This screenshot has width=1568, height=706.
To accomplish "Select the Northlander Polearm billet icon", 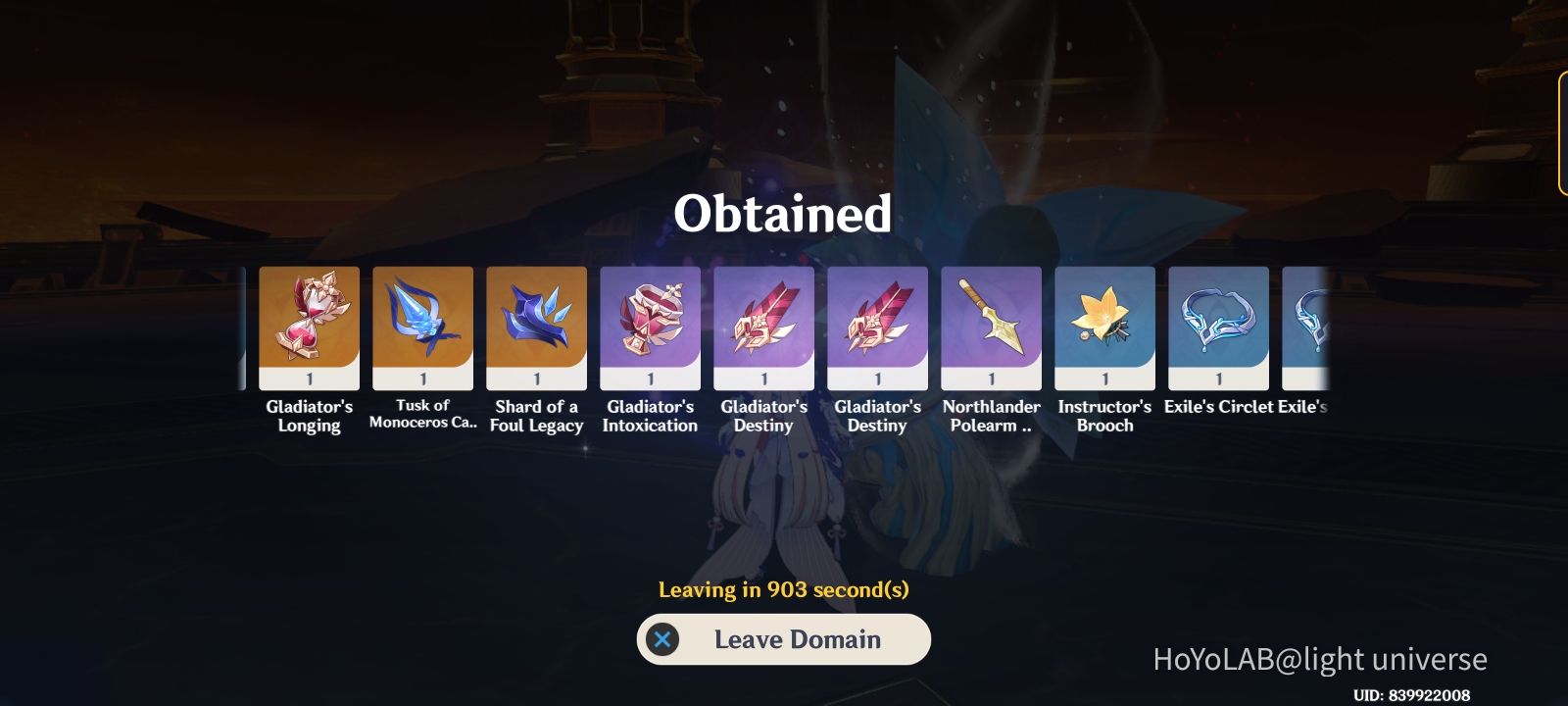I will click(x=991, y=324).
